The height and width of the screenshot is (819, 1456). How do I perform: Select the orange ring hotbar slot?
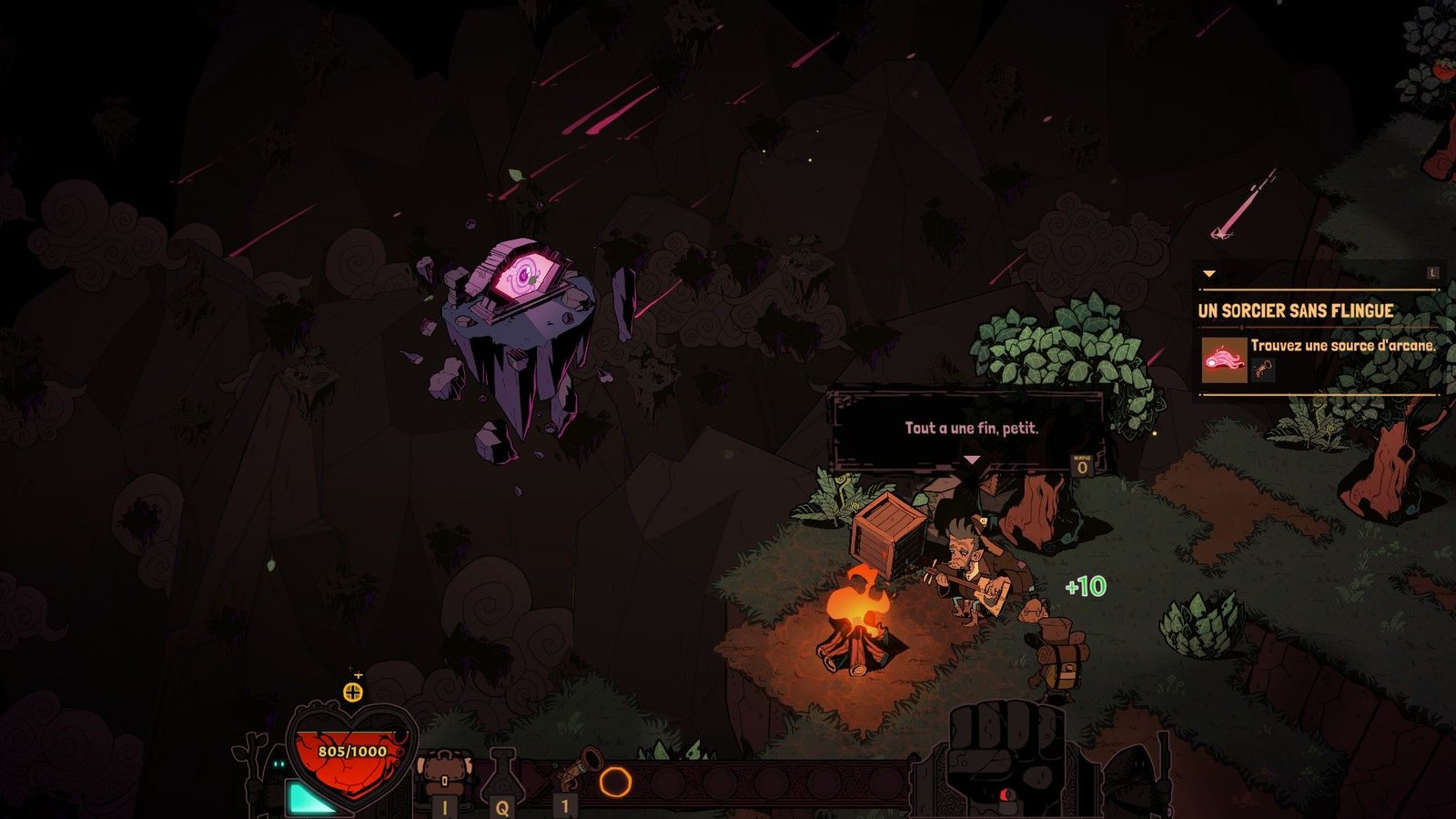[x=615, y=782]
